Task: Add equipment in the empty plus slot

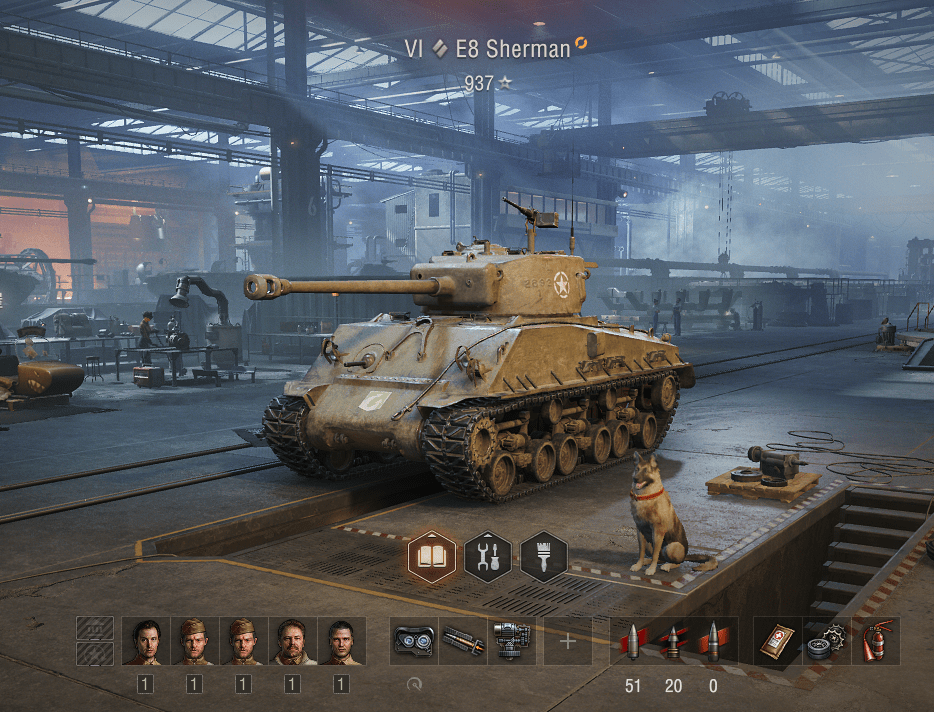Action: (x=568, y=641)
